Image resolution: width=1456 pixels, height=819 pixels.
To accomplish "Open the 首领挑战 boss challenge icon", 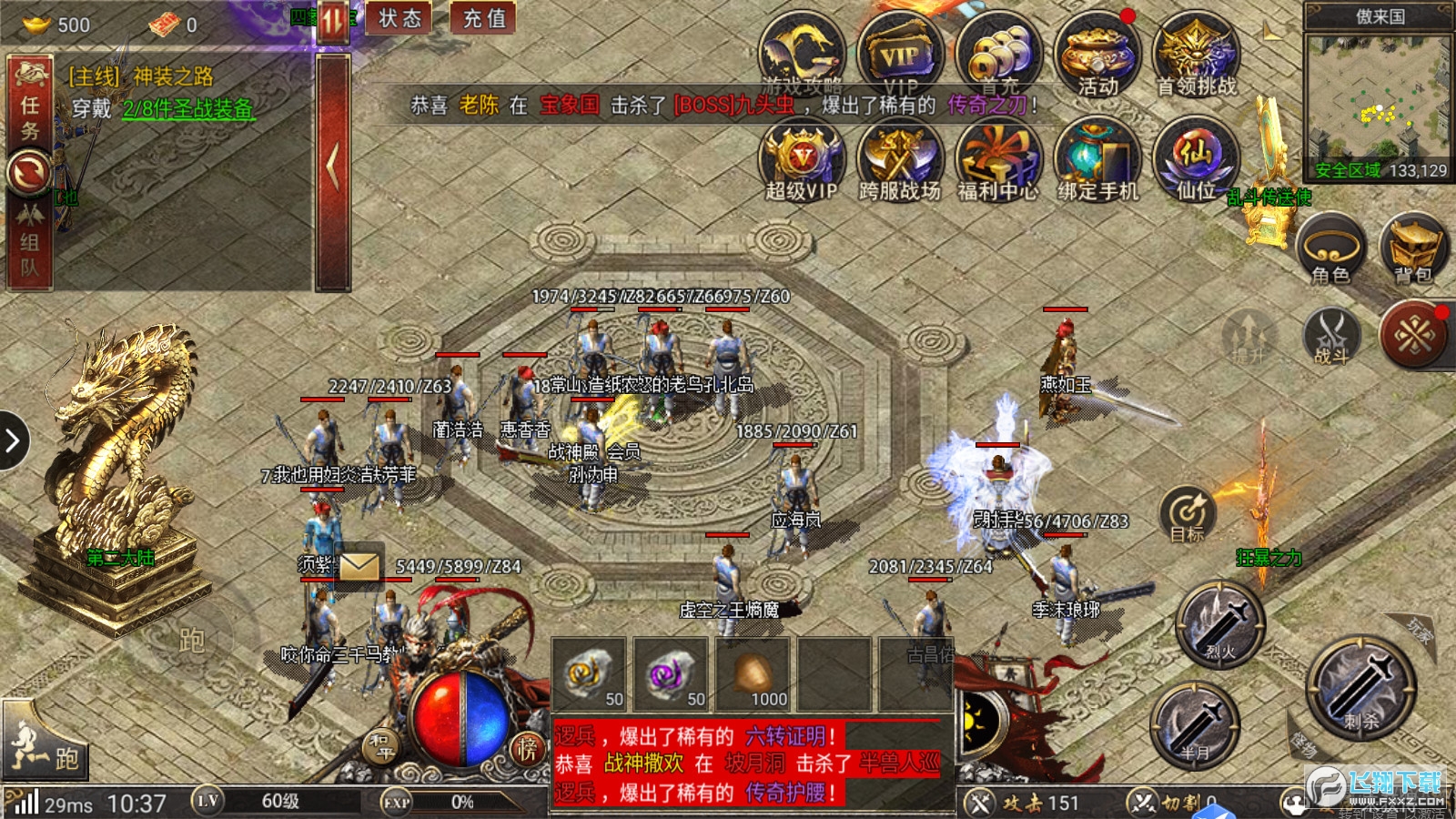I will click(x=1197, y=55).
